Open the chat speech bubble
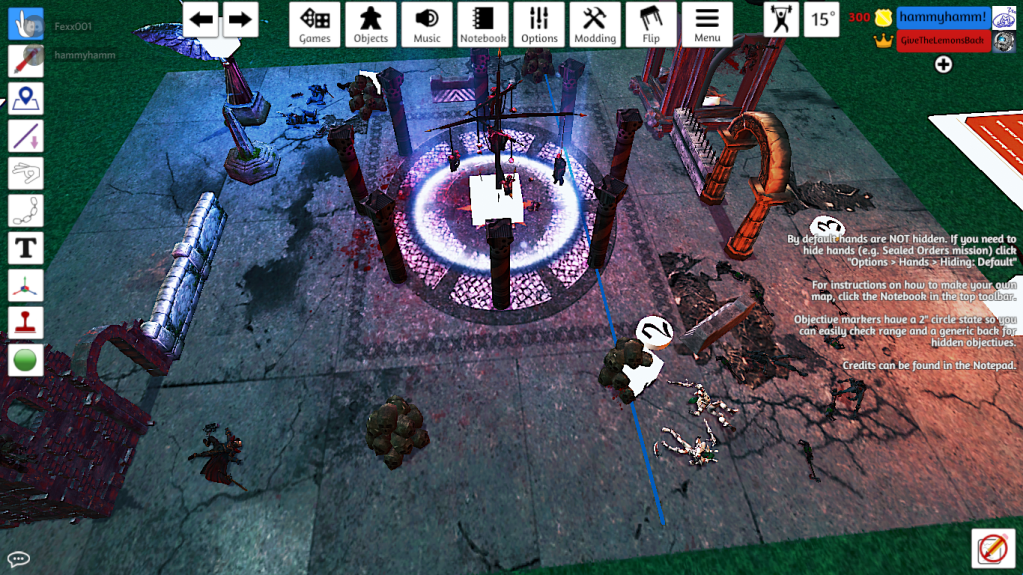Viewport: 1023px width, 575px height. point(18,559)
